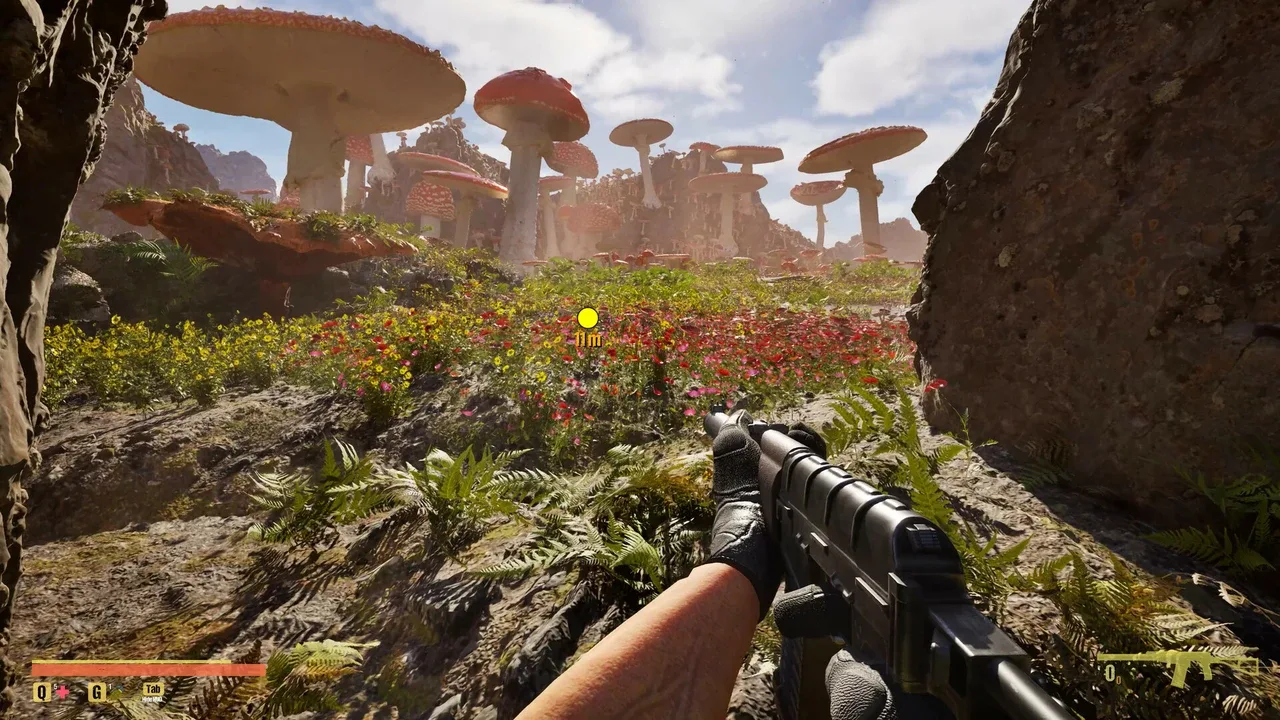Select the grenade item icon

tap(115, 691)
